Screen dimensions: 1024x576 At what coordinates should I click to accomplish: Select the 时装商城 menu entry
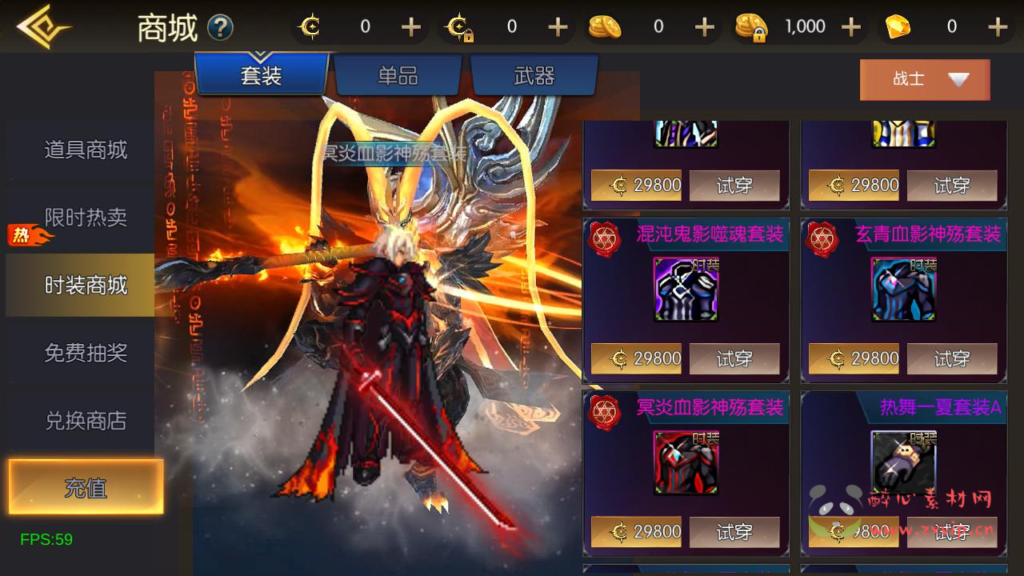(x=85, y=285)
